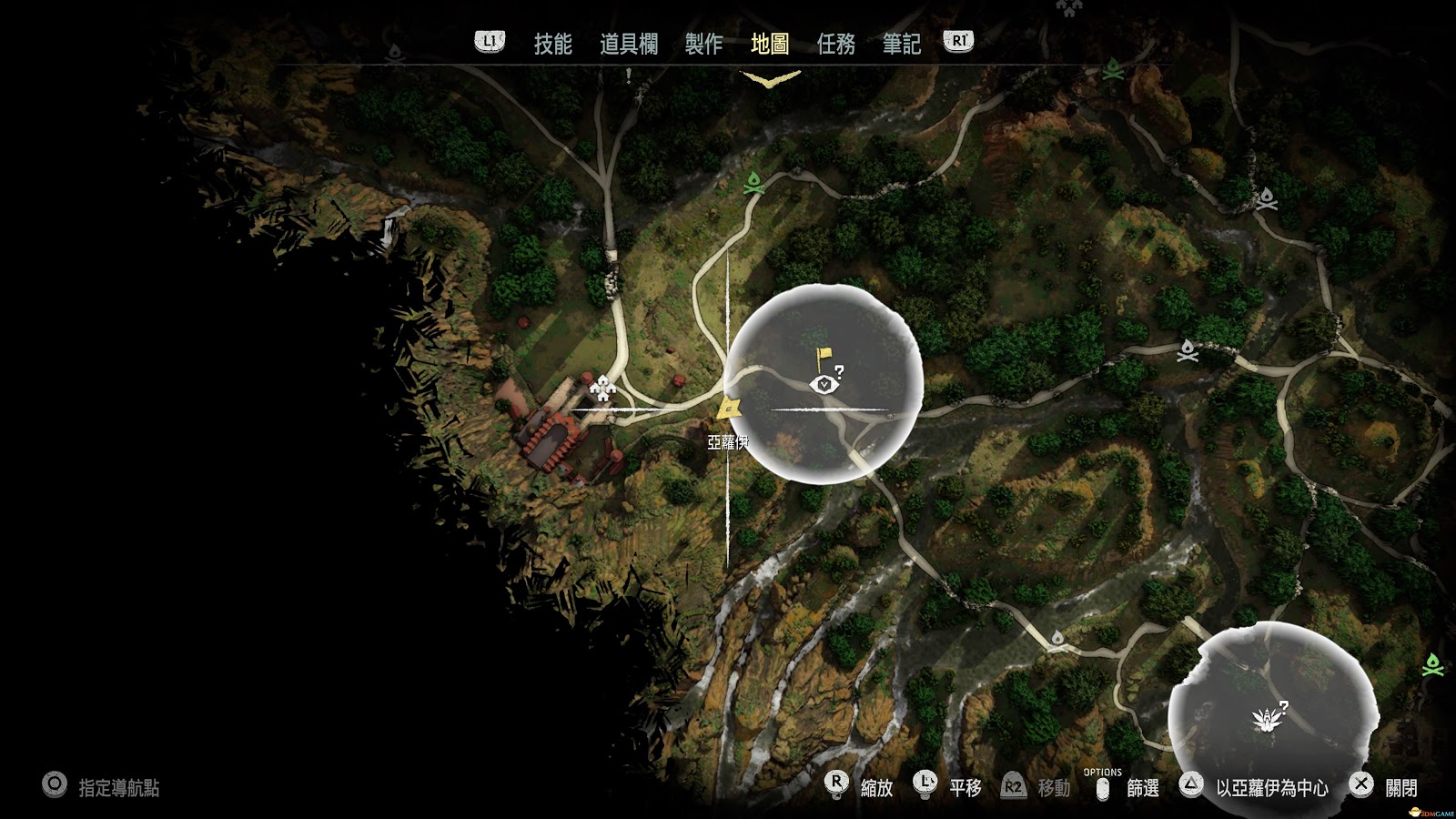Show the 筆記 notebook tab
The image size is (1456, 819).
(x=901, y=44)
